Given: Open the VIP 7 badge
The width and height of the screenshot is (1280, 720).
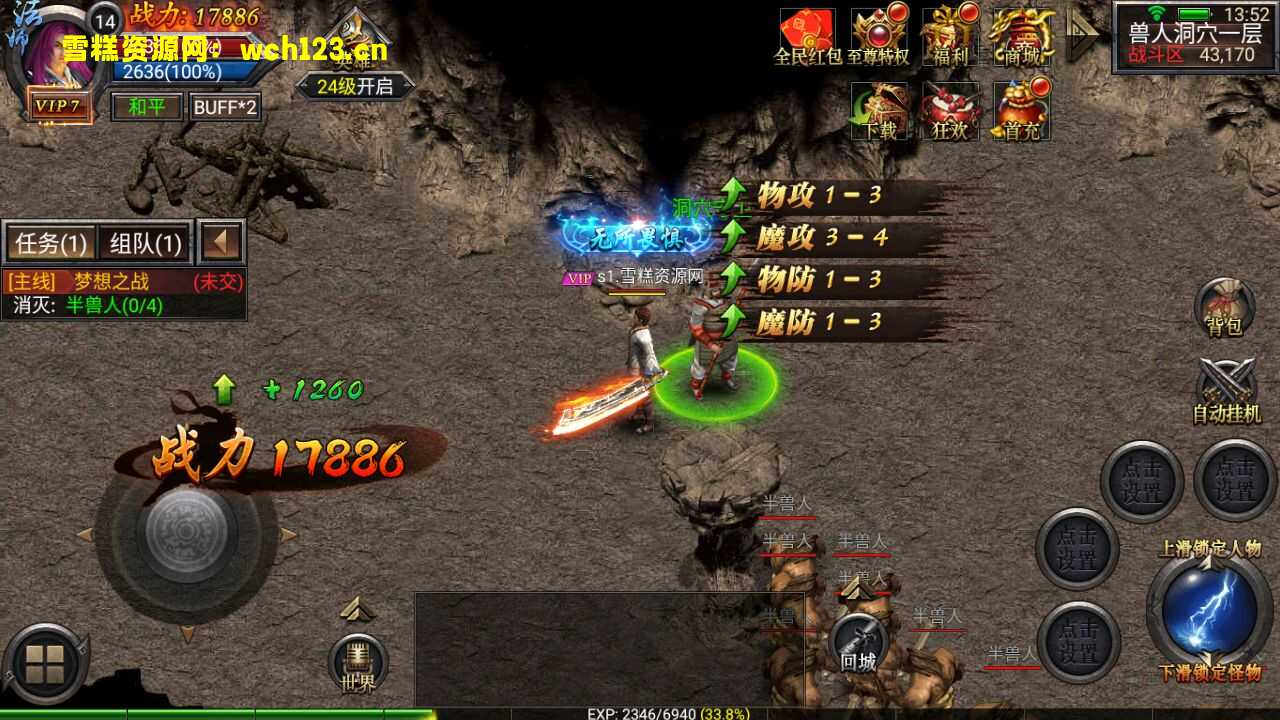Looking at the screenshot, I should click(x=59, y=105).
